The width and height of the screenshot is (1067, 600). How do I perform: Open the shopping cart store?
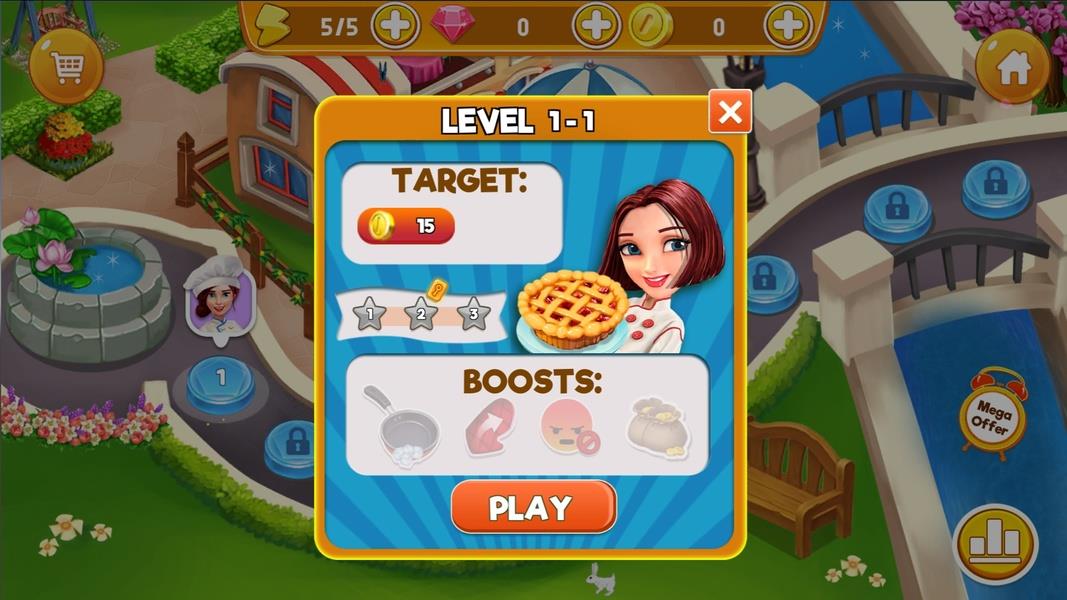(x=66, y=68)
